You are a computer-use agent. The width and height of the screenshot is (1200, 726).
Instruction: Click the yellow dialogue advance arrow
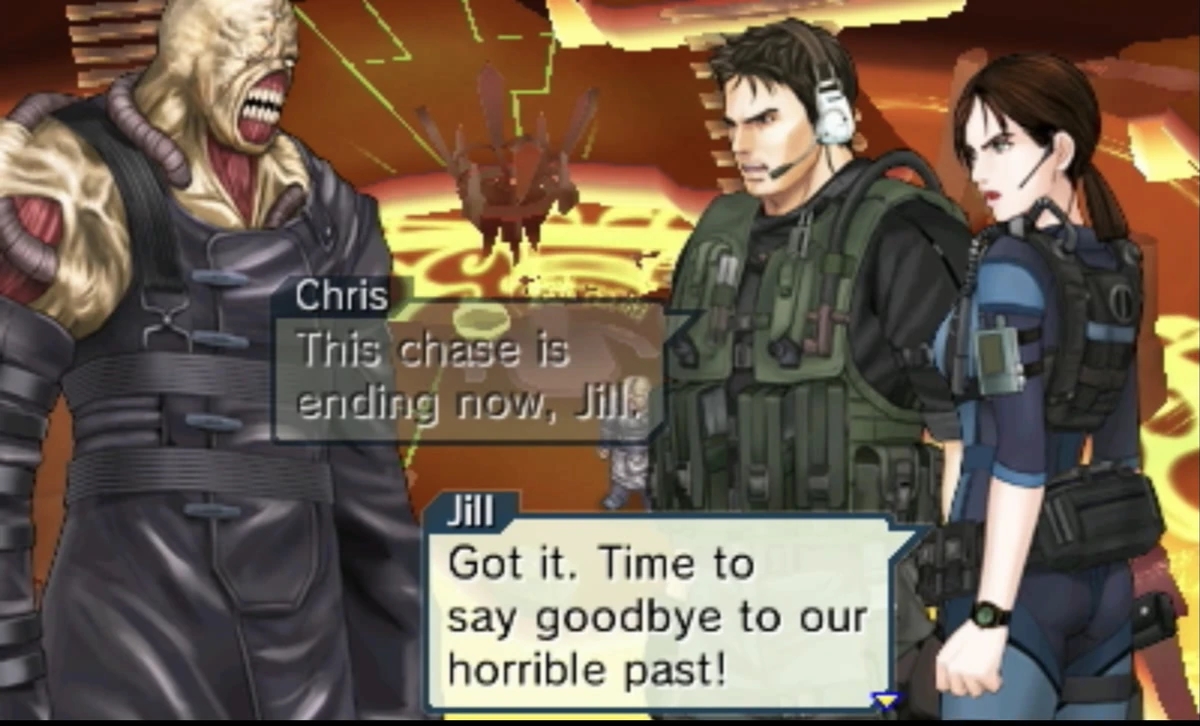tap(884, 702)
